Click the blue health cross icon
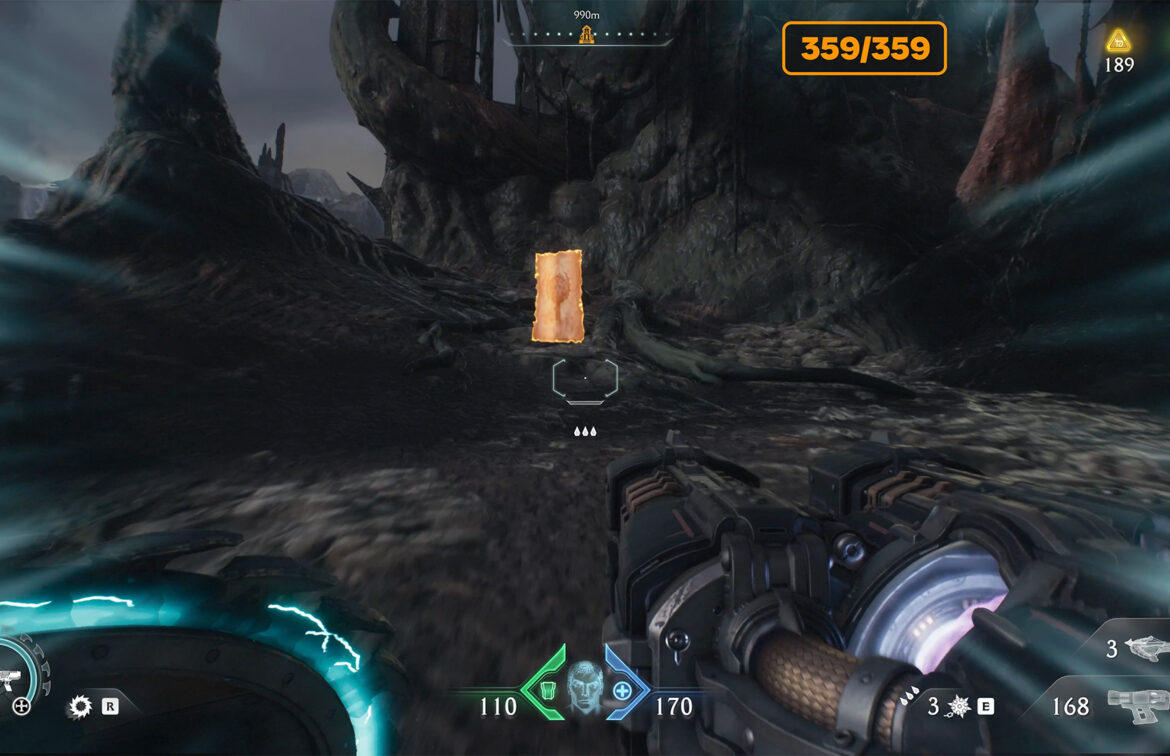The image size is (1170, 756). tap(622, 689)
